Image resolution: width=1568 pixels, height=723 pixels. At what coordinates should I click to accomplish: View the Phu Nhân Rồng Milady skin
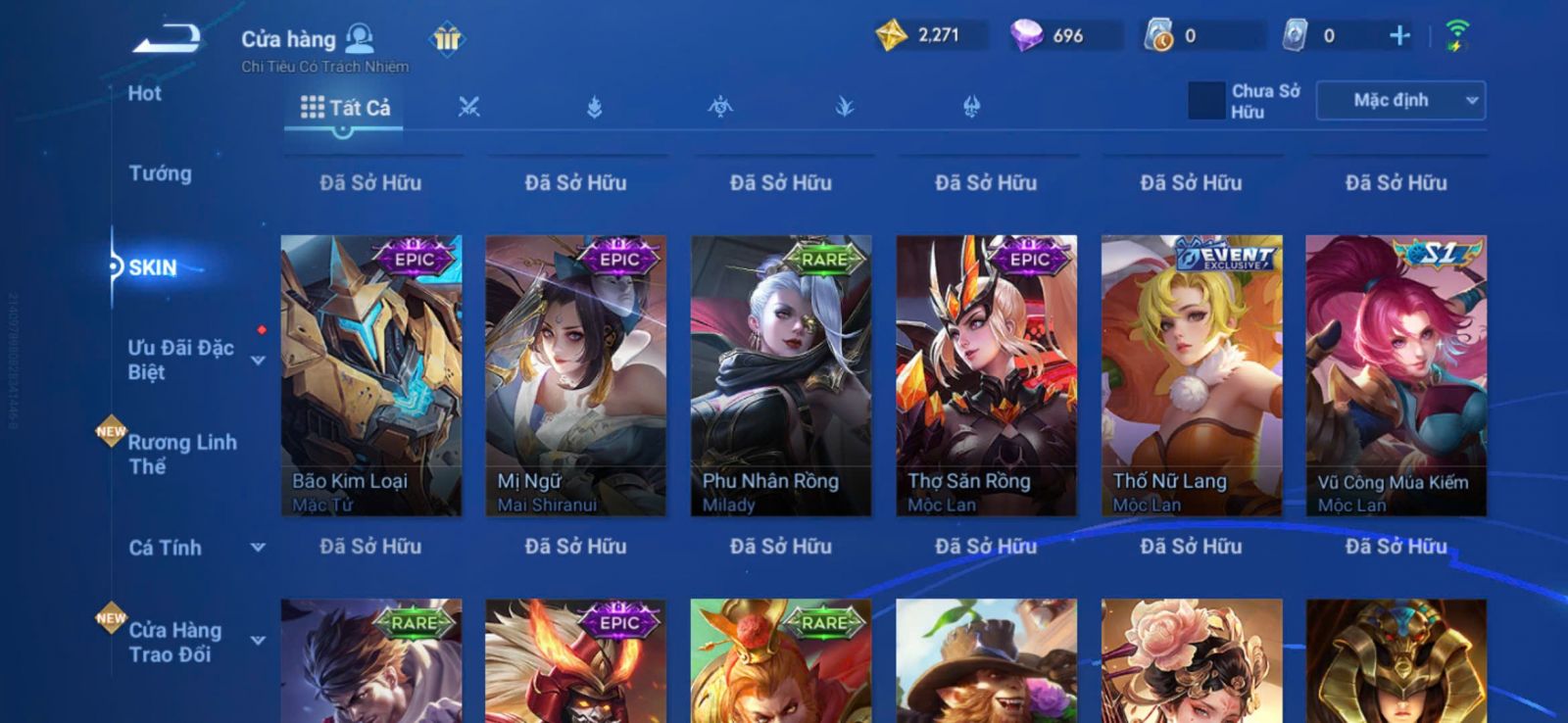781,375
